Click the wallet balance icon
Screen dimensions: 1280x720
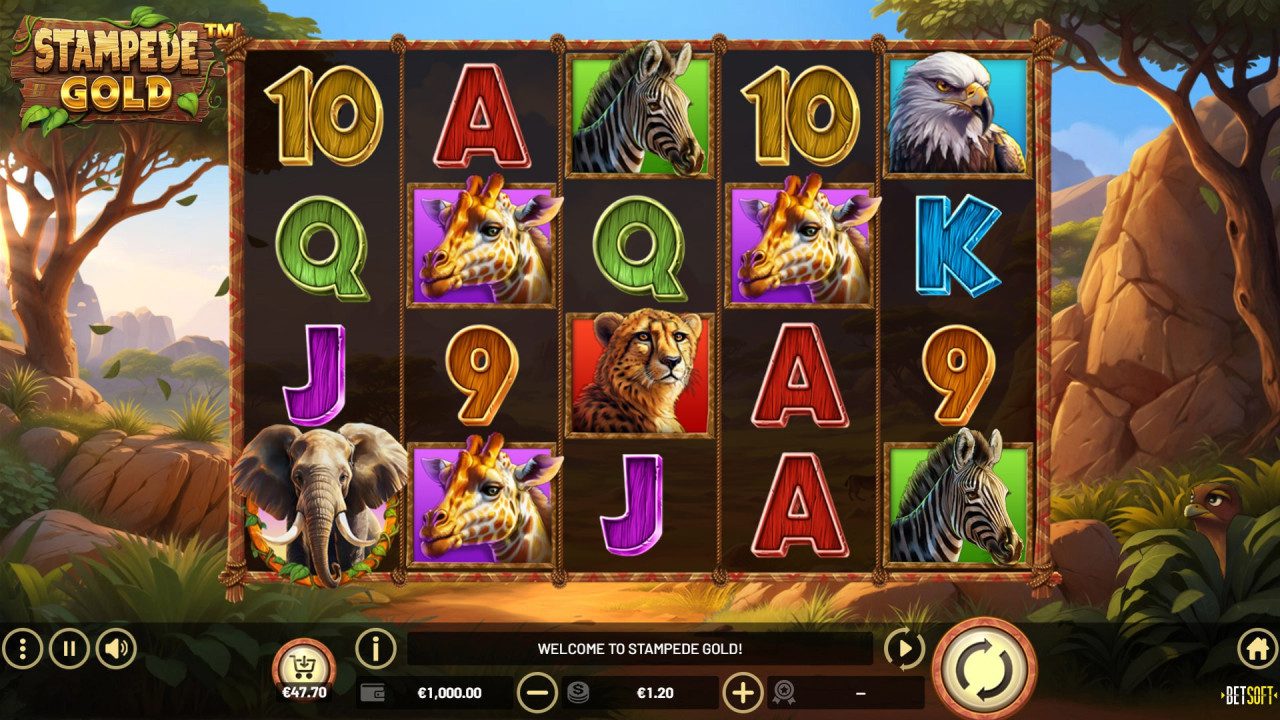point(373,690)
